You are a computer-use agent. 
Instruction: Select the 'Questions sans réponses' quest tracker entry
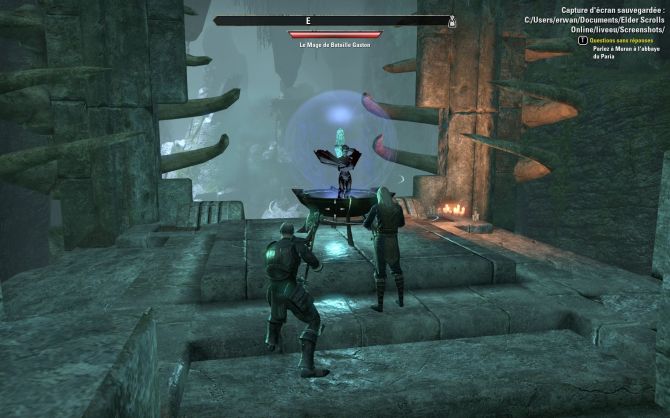point(615,41)
